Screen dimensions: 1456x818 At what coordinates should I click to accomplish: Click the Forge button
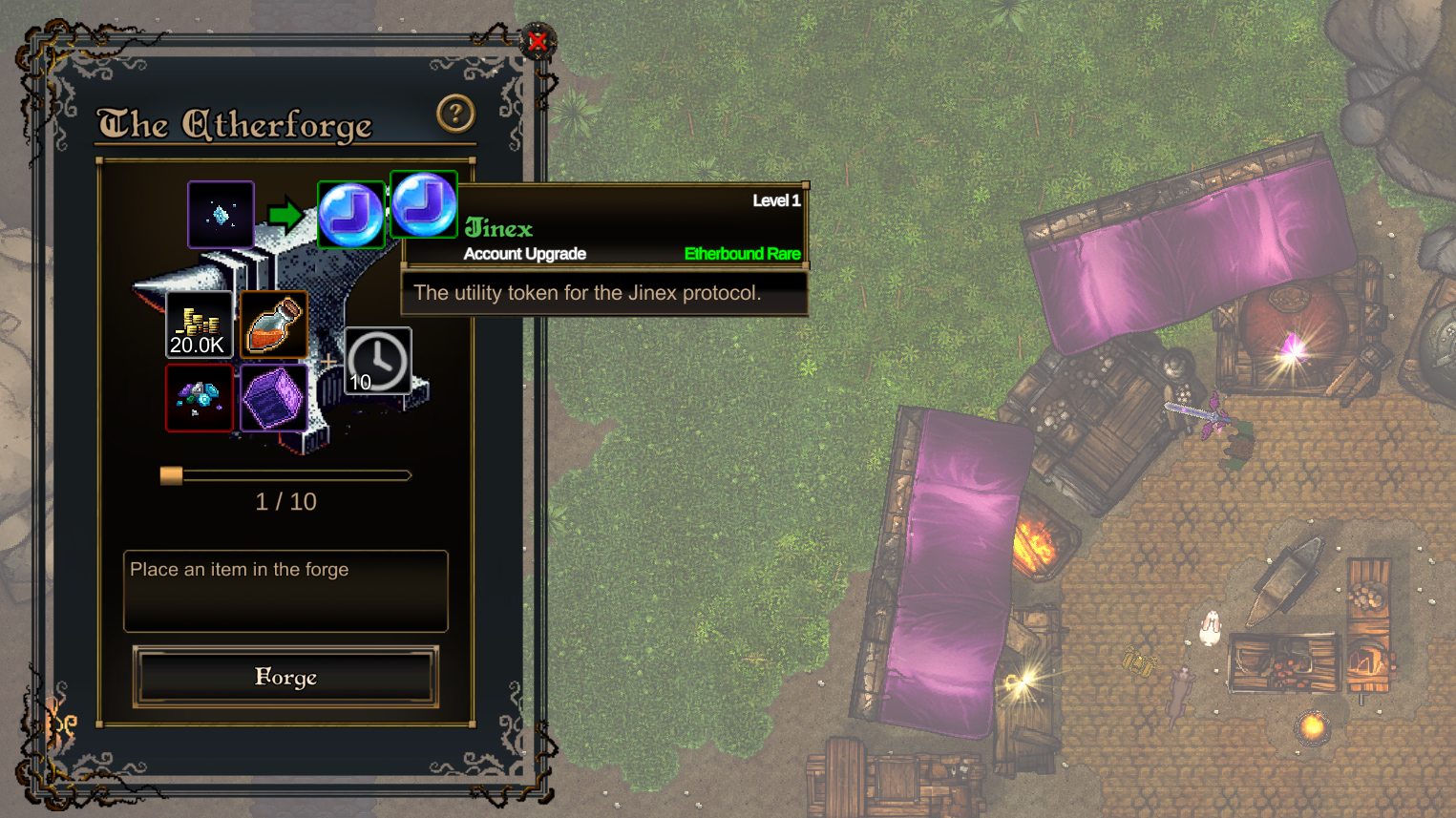click(x=285, y=677)
